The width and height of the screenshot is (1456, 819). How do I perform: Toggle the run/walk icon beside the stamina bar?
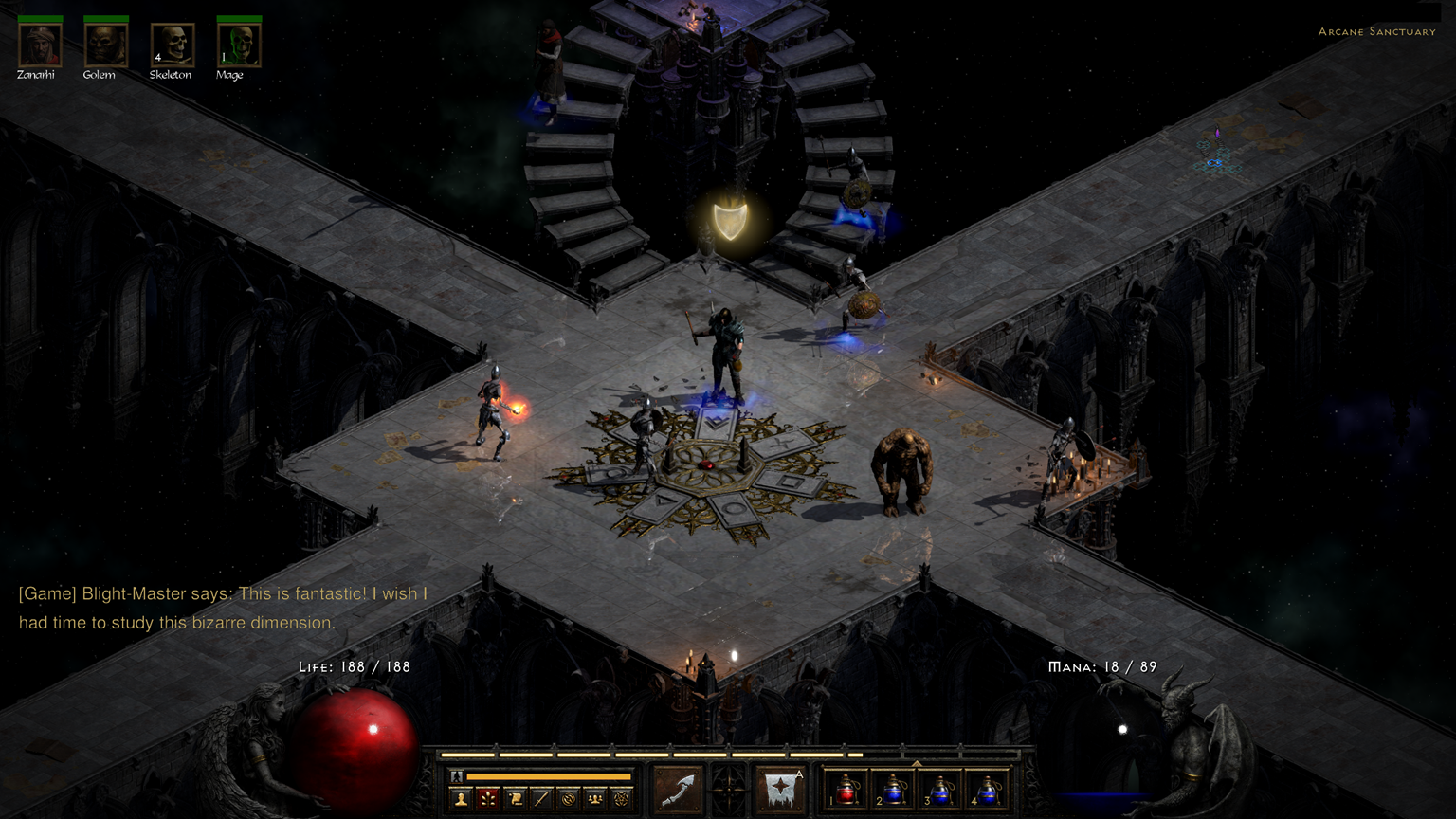[457, 777]
